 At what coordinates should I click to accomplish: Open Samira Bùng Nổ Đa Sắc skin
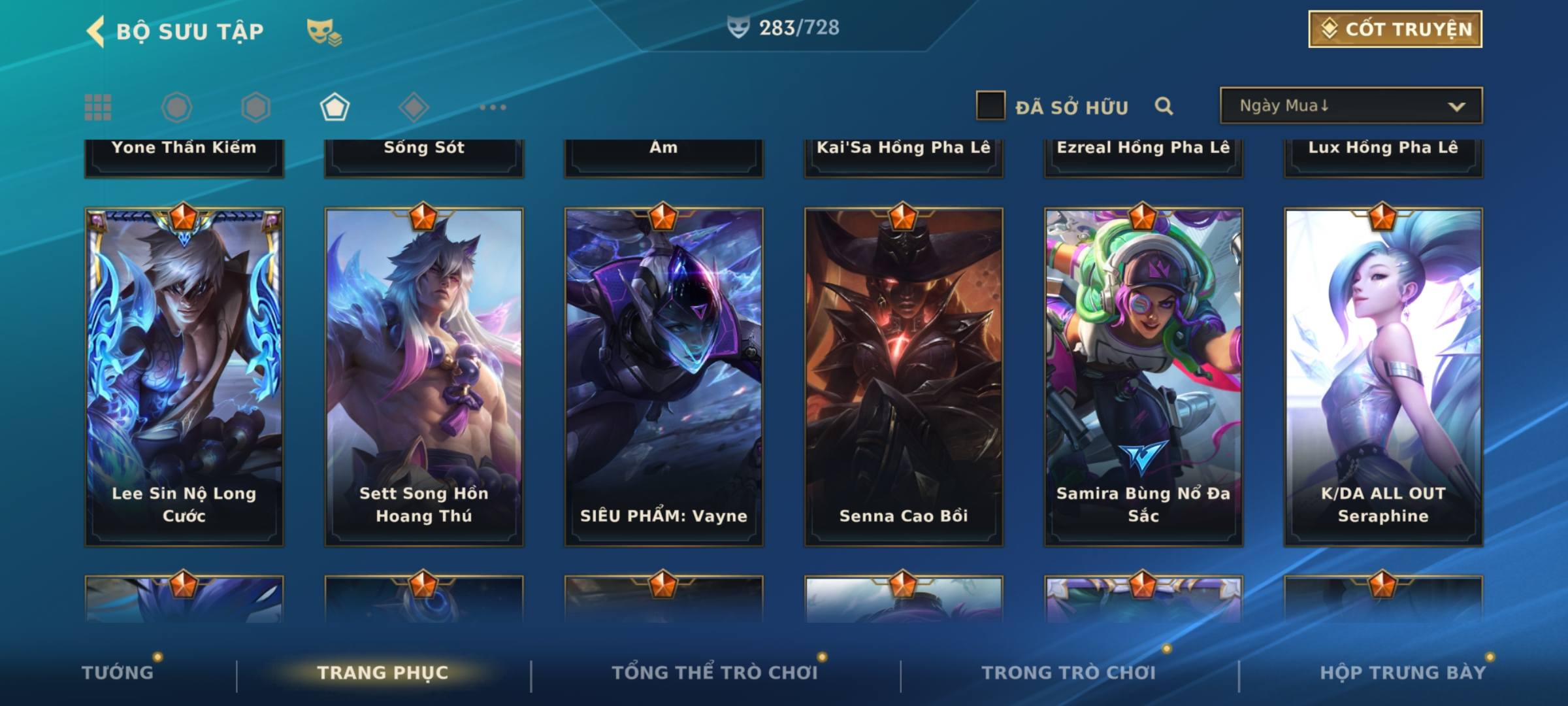click(x=1143, y=376)
